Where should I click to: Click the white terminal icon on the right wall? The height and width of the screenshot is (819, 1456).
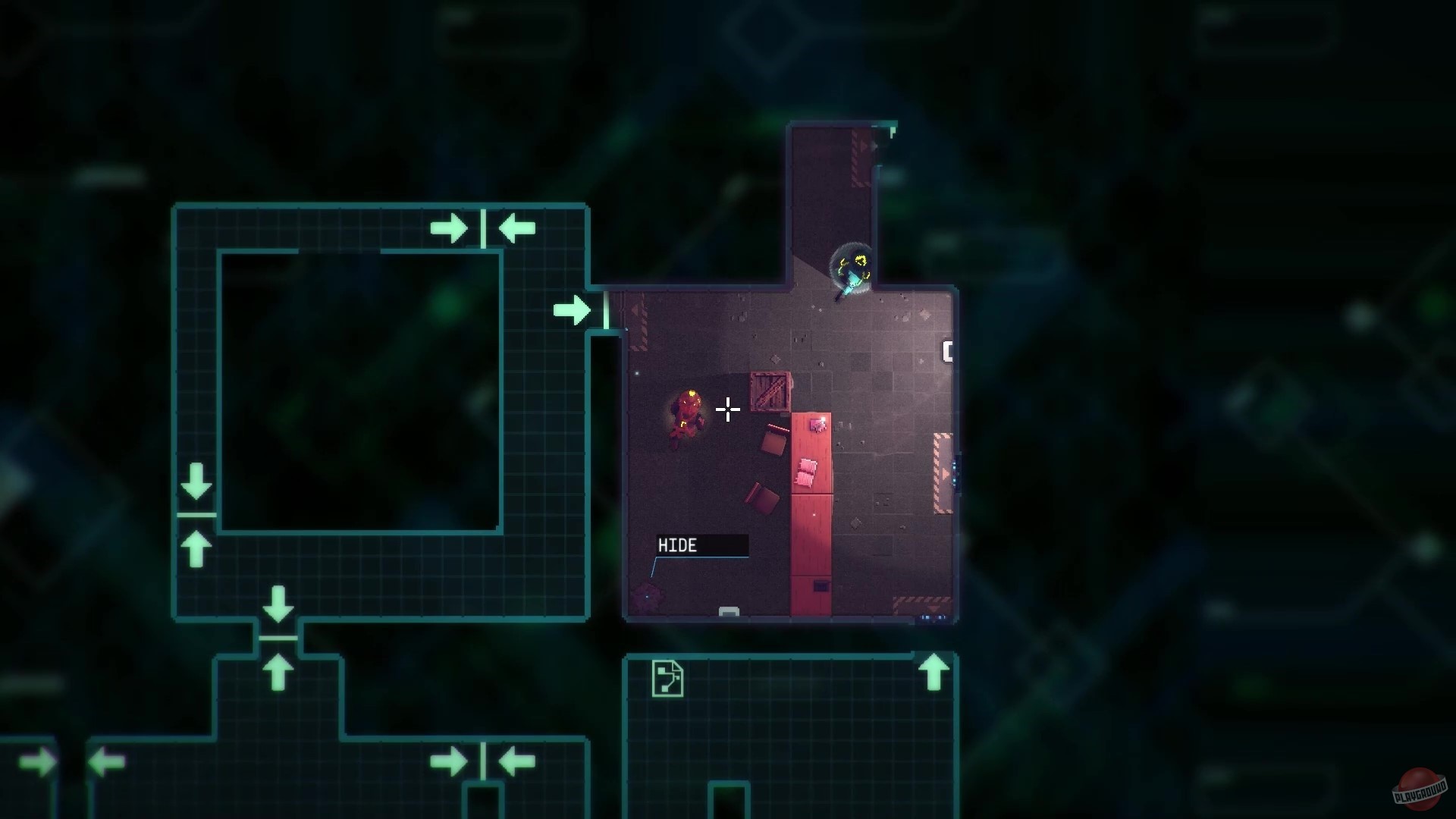point(947,350)
